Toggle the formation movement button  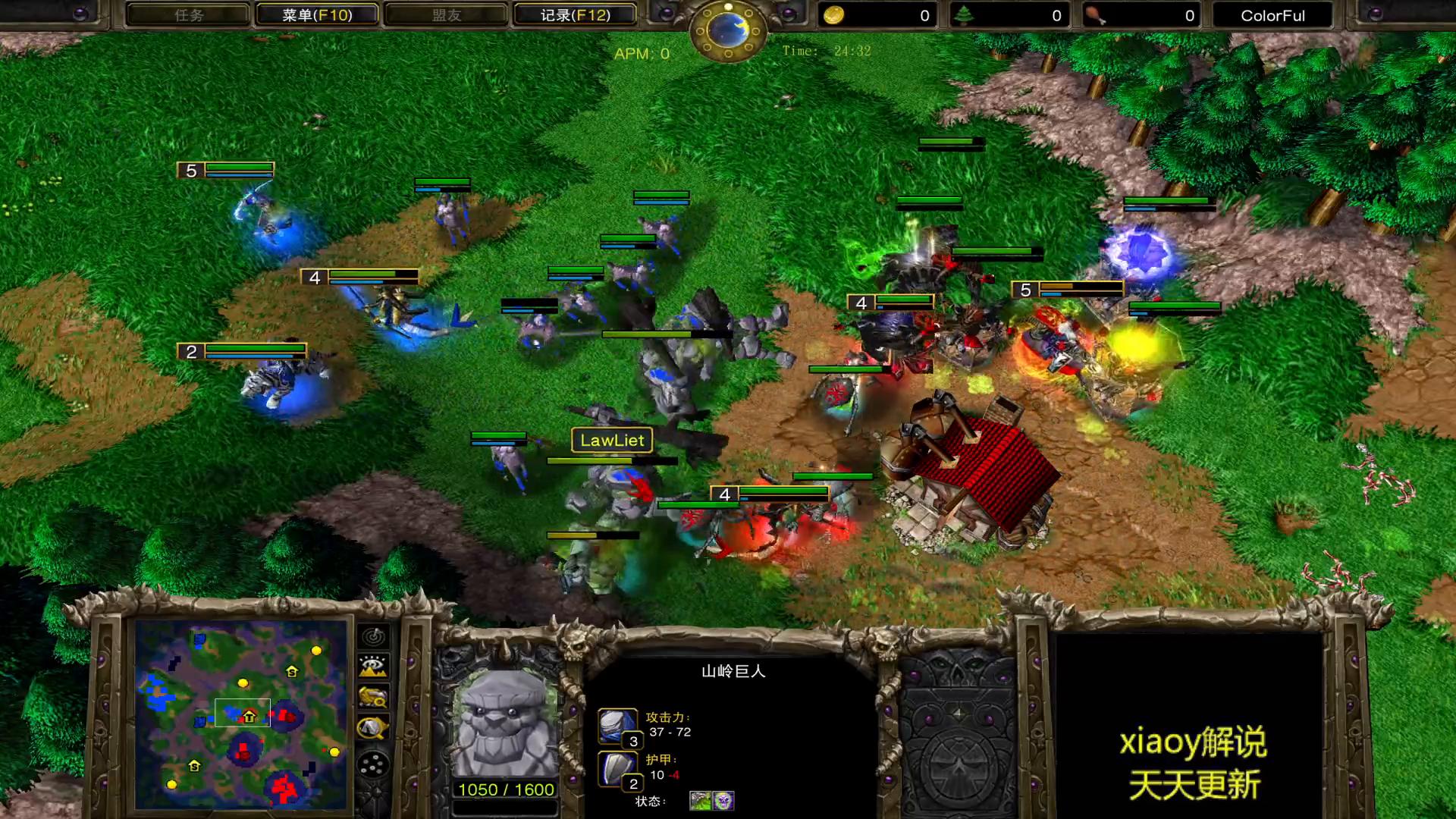tap(373, 764)
